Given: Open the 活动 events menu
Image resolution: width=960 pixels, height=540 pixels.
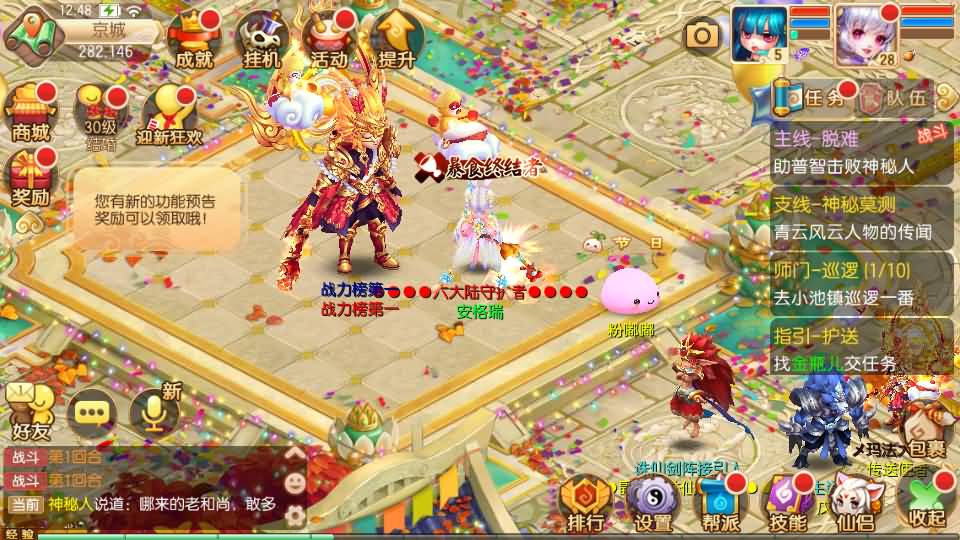Looking at the screenshot, I should tap(330, 42).
